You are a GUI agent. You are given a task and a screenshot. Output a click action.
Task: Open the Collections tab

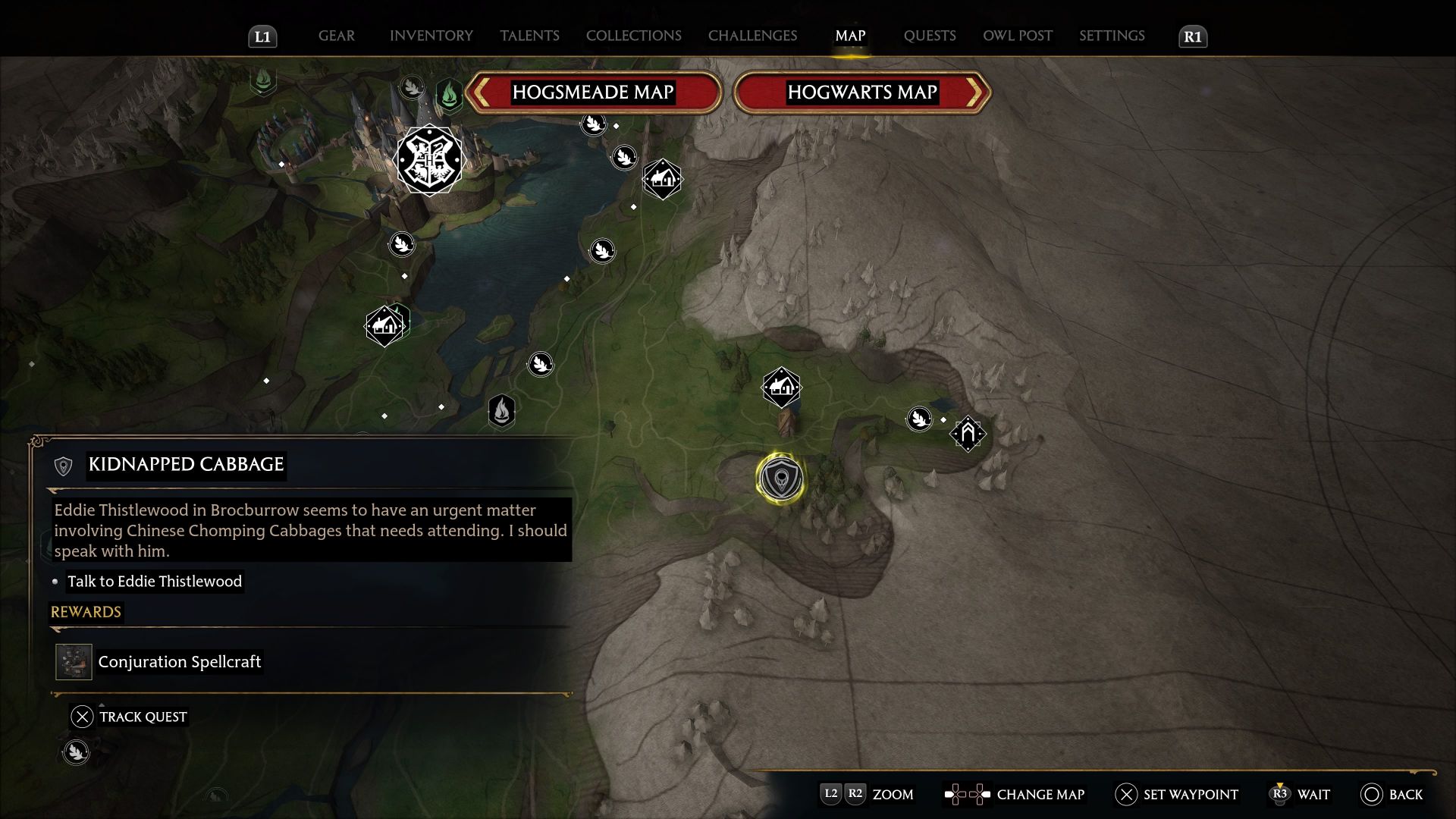(633, 36)
